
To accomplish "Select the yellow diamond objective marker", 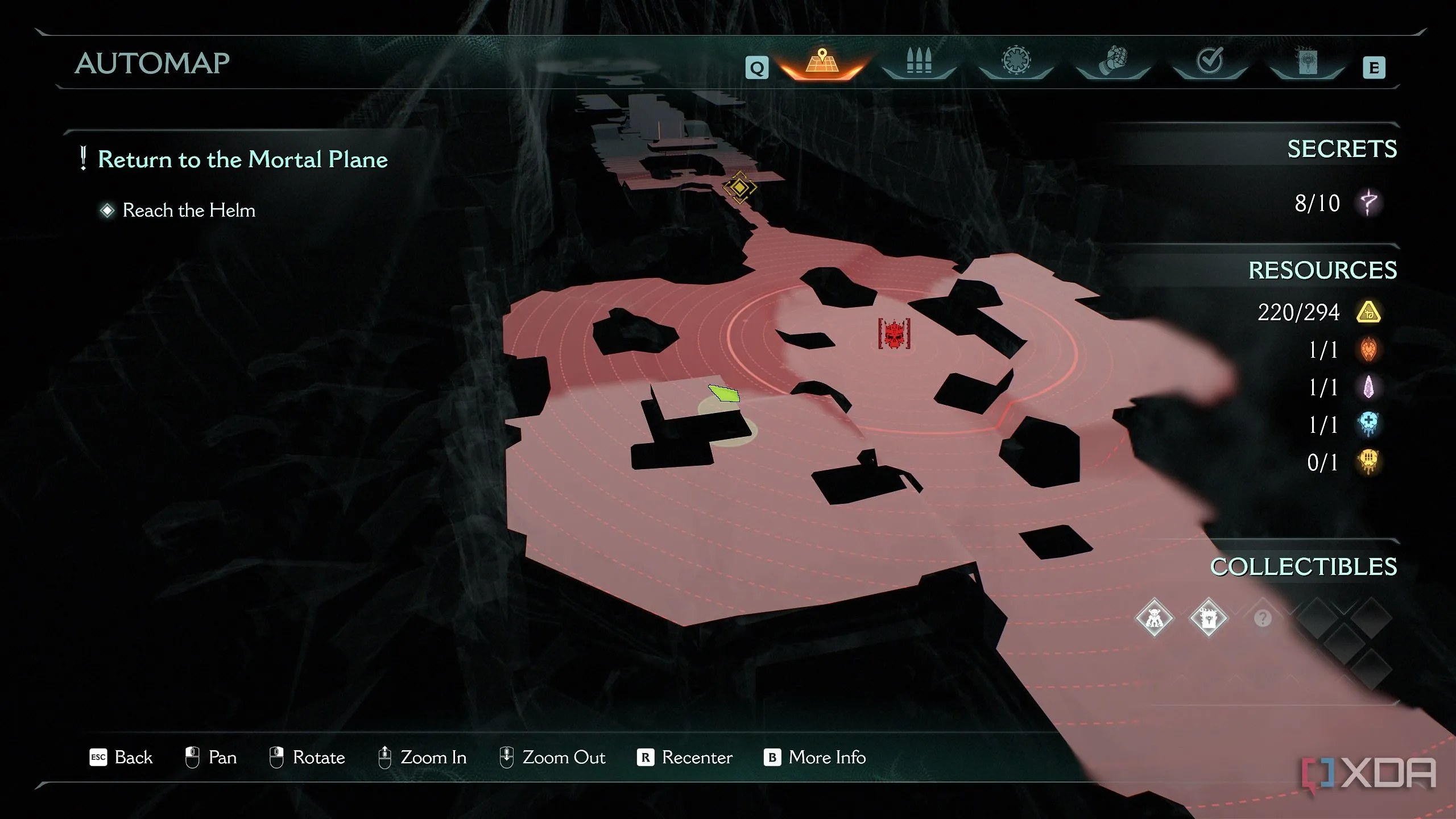I will point(739,187).
